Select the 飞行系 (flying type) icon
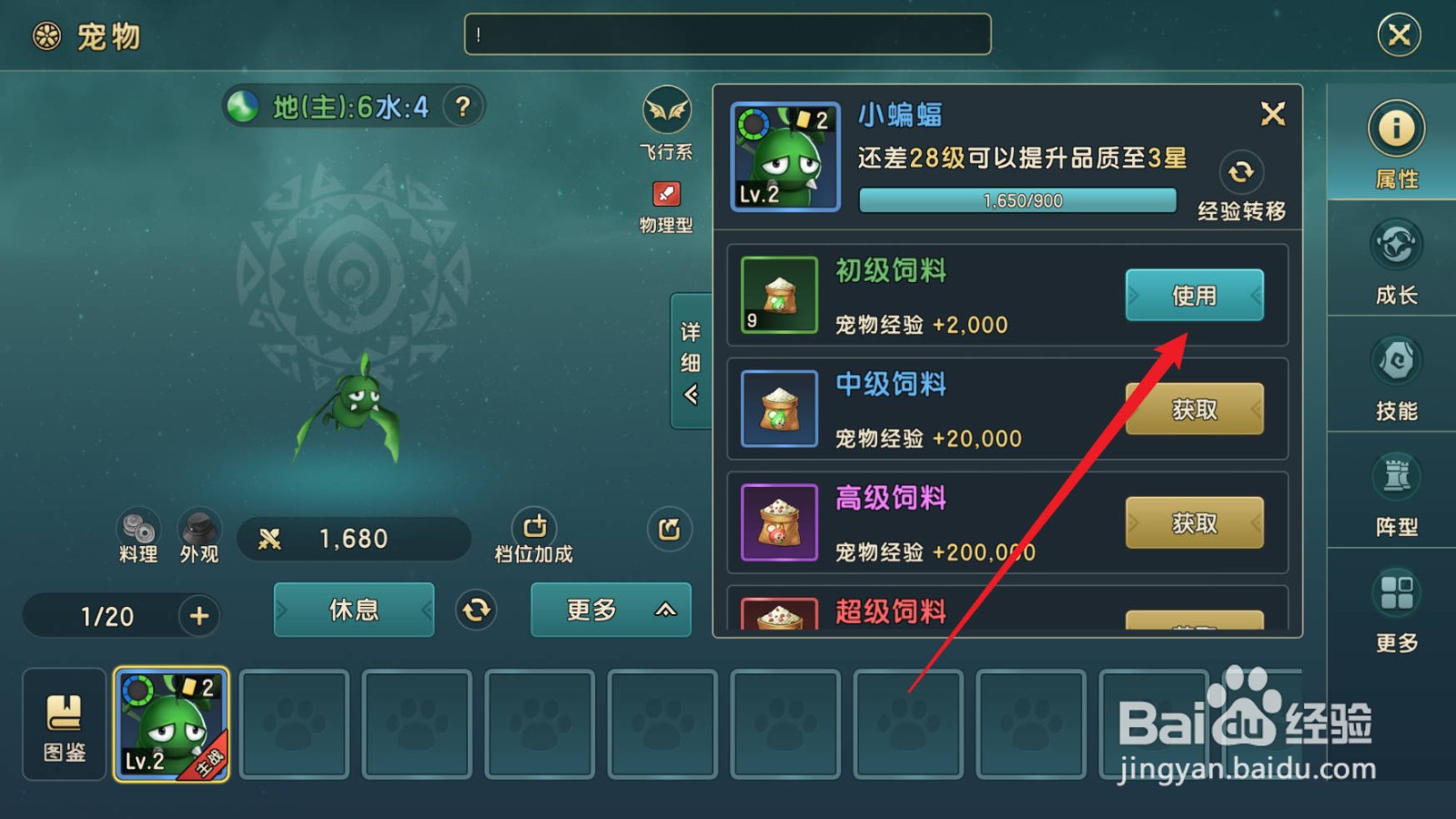The image size is (1456, 819). coord(667,127)
